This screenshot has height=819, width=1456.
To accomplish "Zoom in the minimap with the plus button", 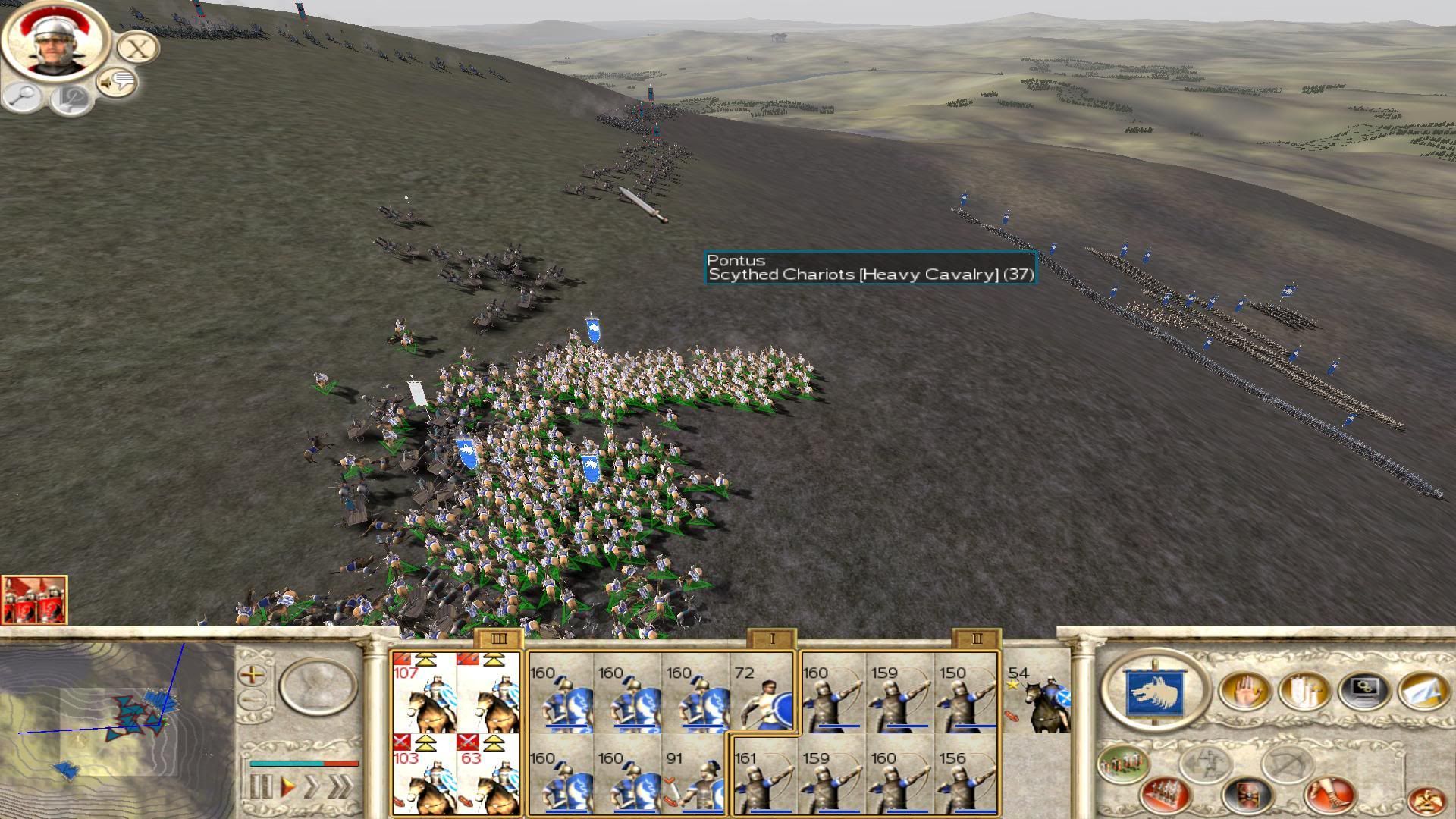I will pyautogui.click(x=253, y=673).
